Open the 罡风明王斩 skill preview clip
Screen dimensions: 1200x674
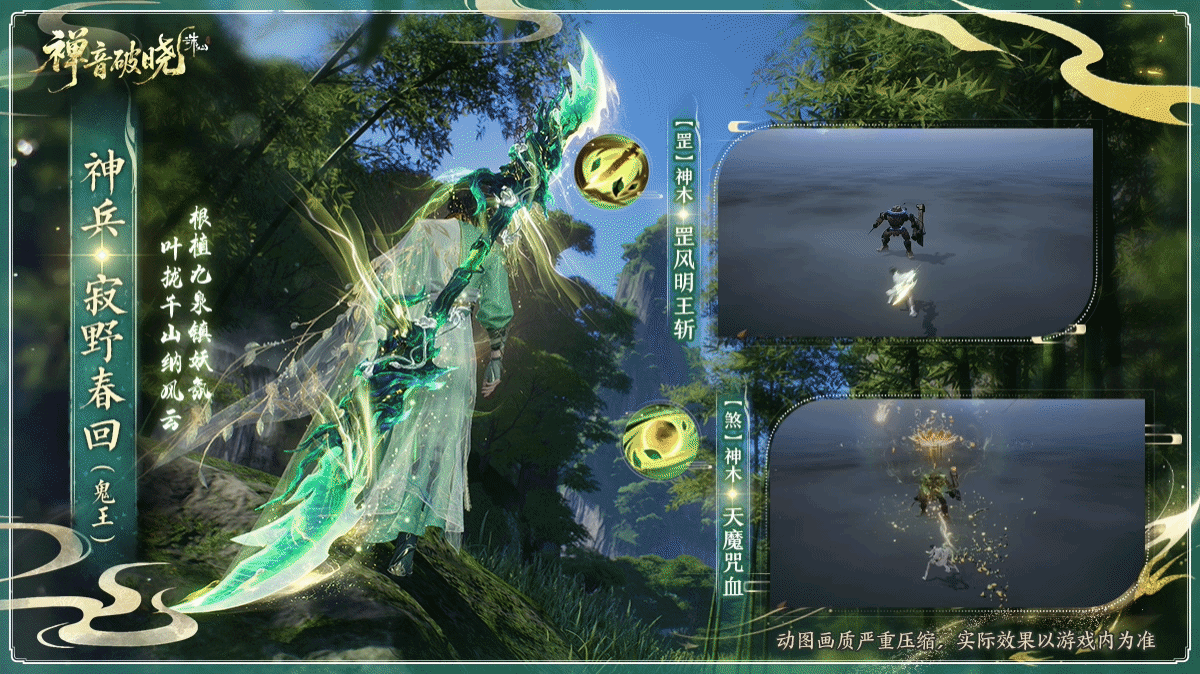pyautogui.click(x=903, y=232)
